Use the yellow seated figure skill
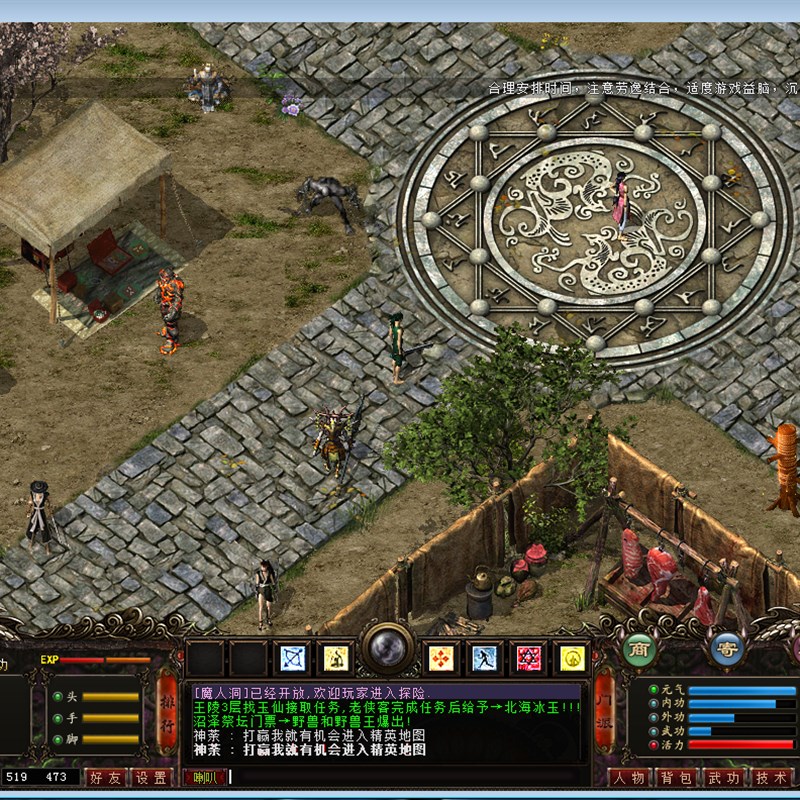 [337, 657]
